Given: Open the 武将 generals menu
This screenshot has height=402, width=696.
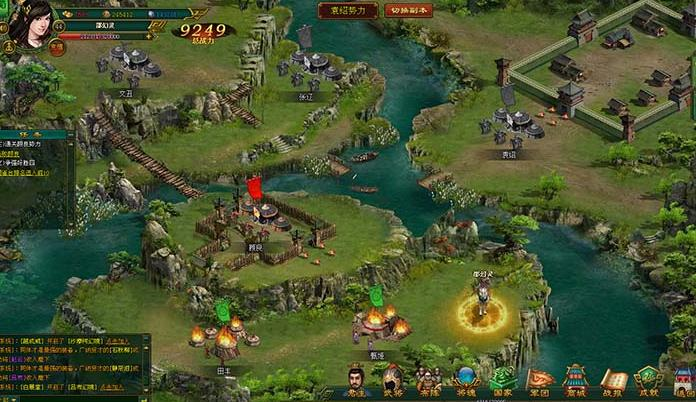Looking at the screenshot, I should coord(393,381).
